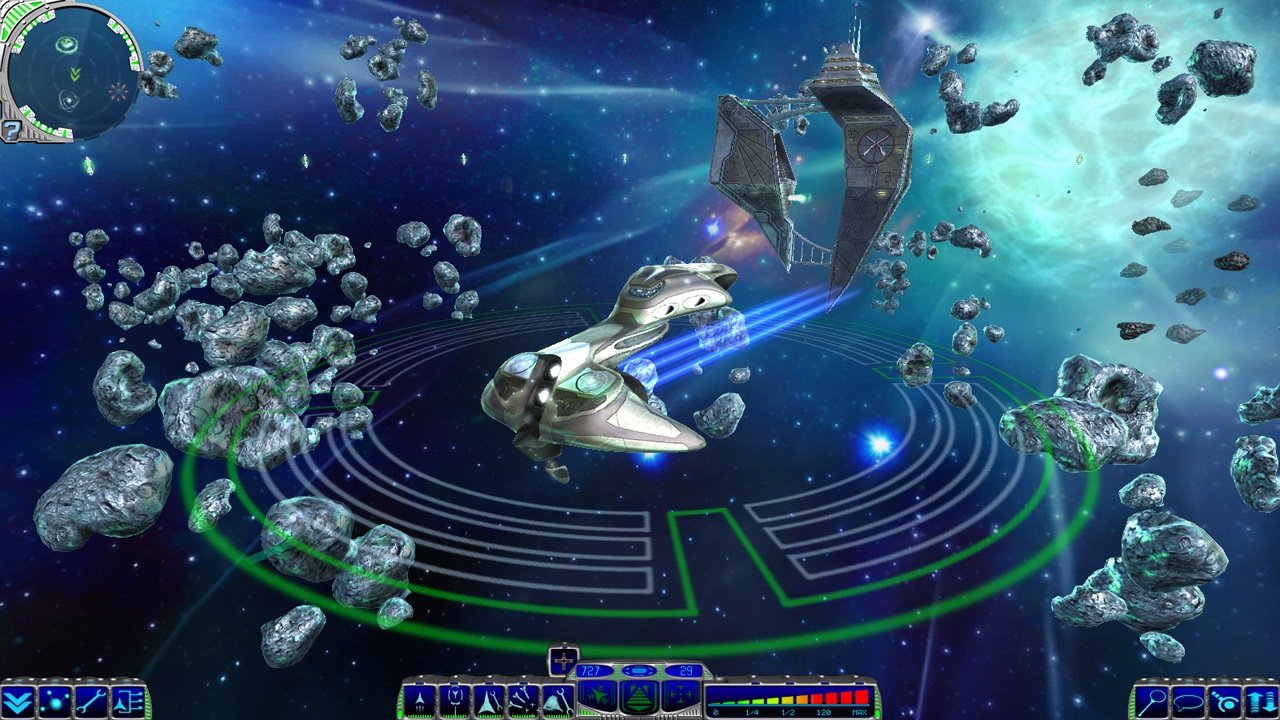The height and width of the screenshot is (720, 1280).
Task: Open the scanner magnifying glass
Action: pyautogui.click(x=1151, y=700)
